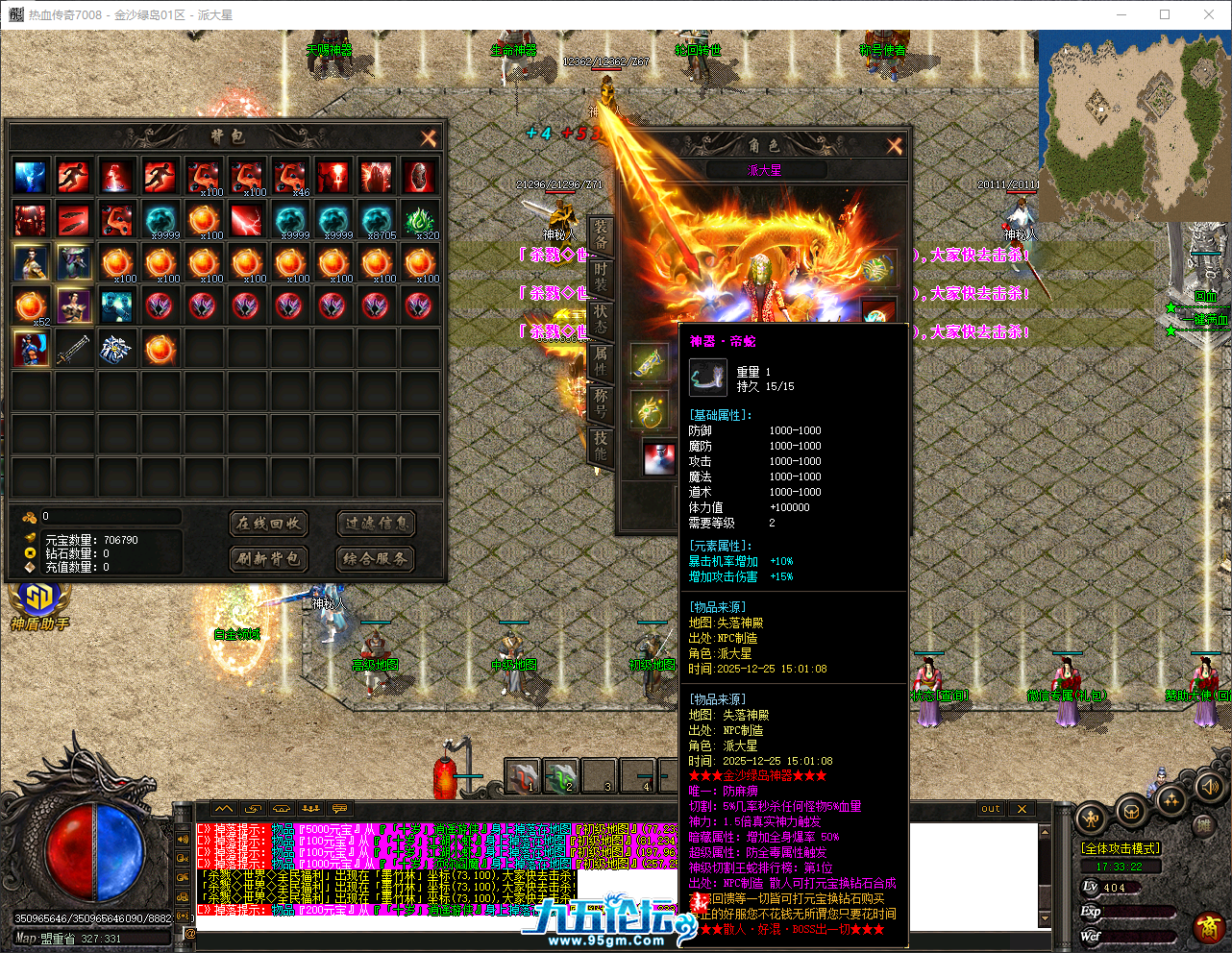Click the 在线回收 button in the backpack
Viewport: 1232px width, 953px height.
(x=269, y=524)
